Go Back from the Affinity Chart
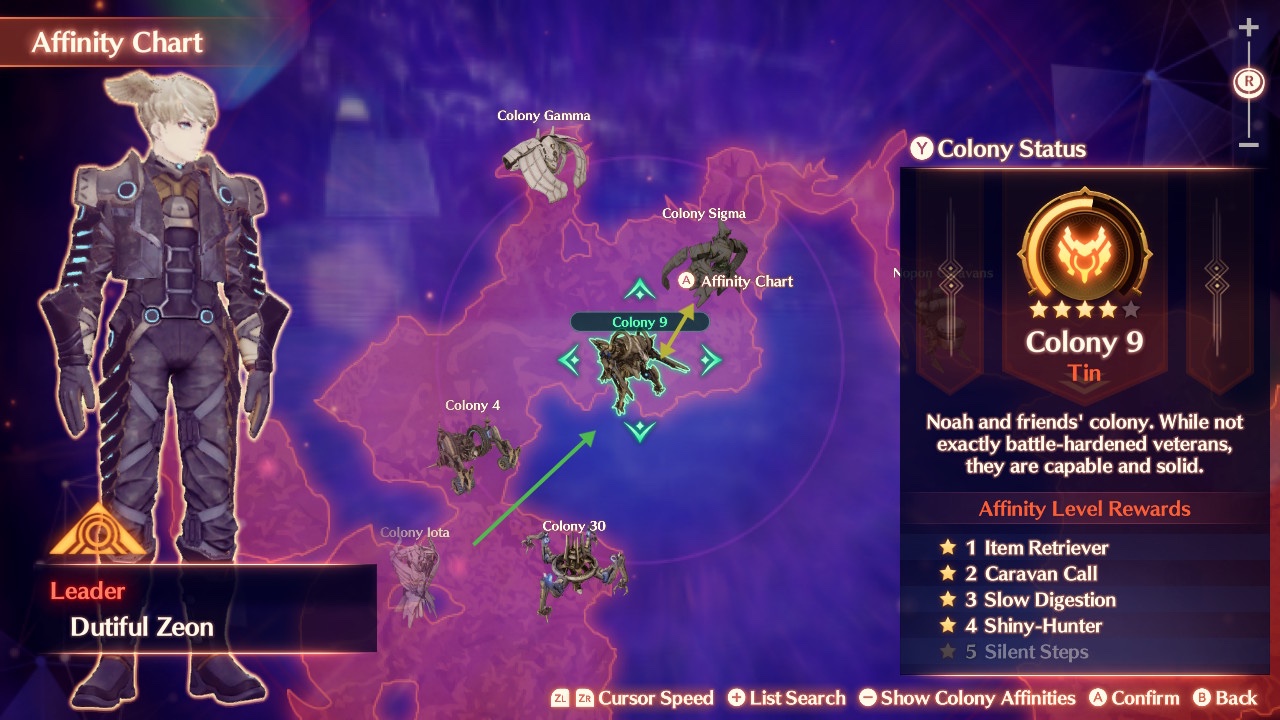Viewport: 1280px width, 720px height. click(x=1224, y=698)
